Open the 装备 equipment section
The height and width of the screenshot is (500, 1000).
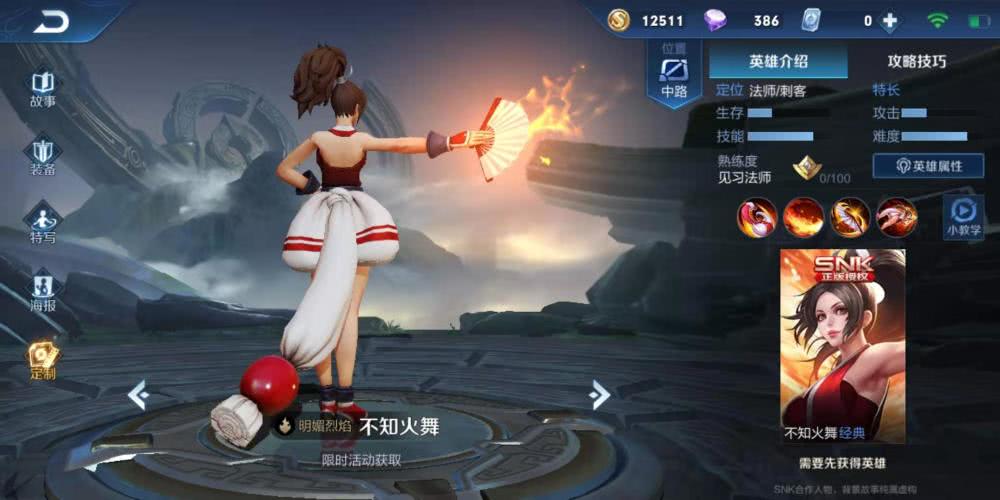[x=42, y=156]
